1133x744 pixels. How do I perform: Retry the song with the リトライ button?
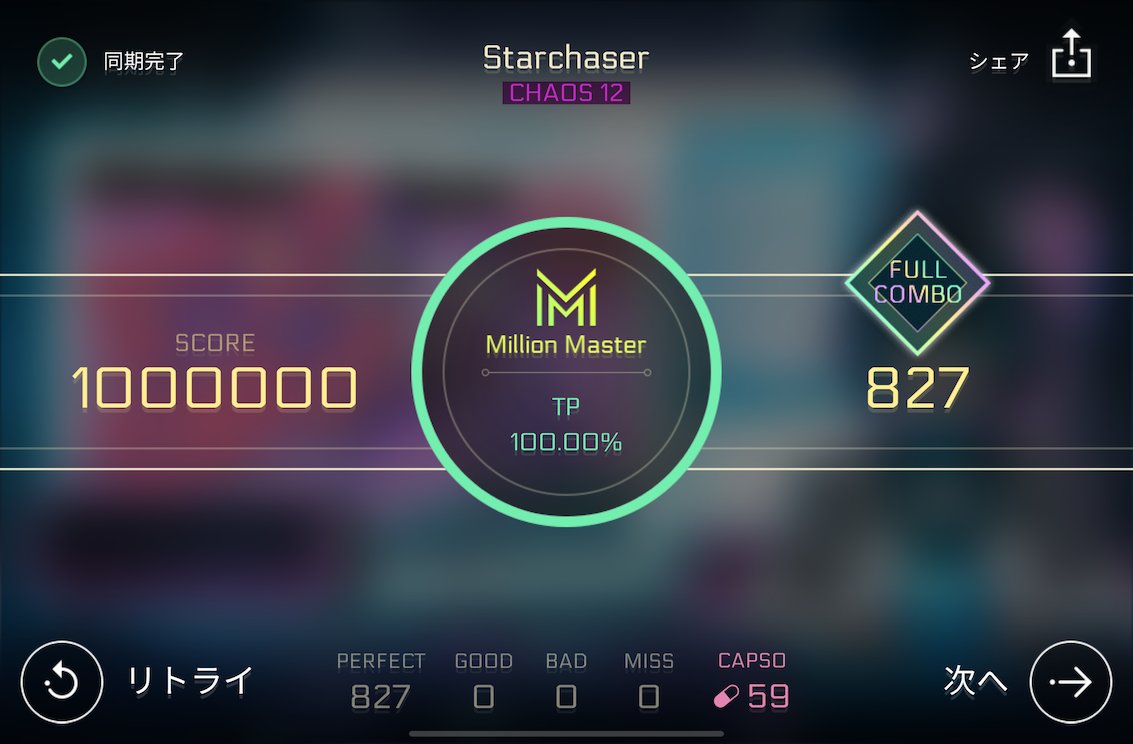click(62, 682)
